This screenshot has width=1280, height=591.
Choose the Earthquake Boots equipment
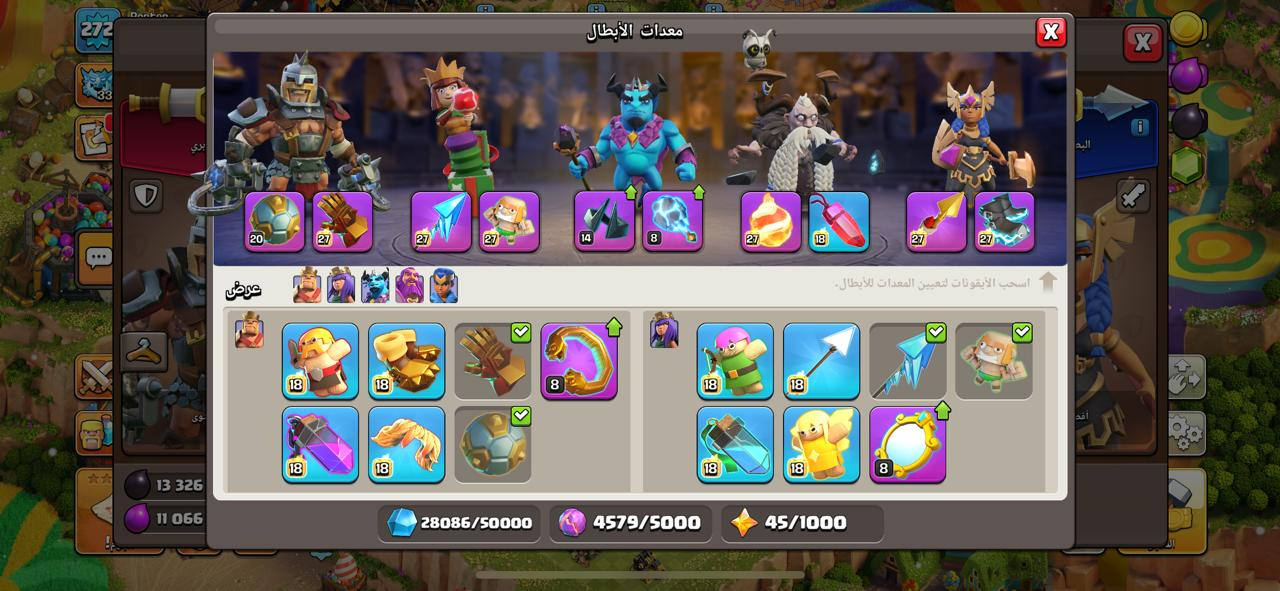[x=406, y=361]
